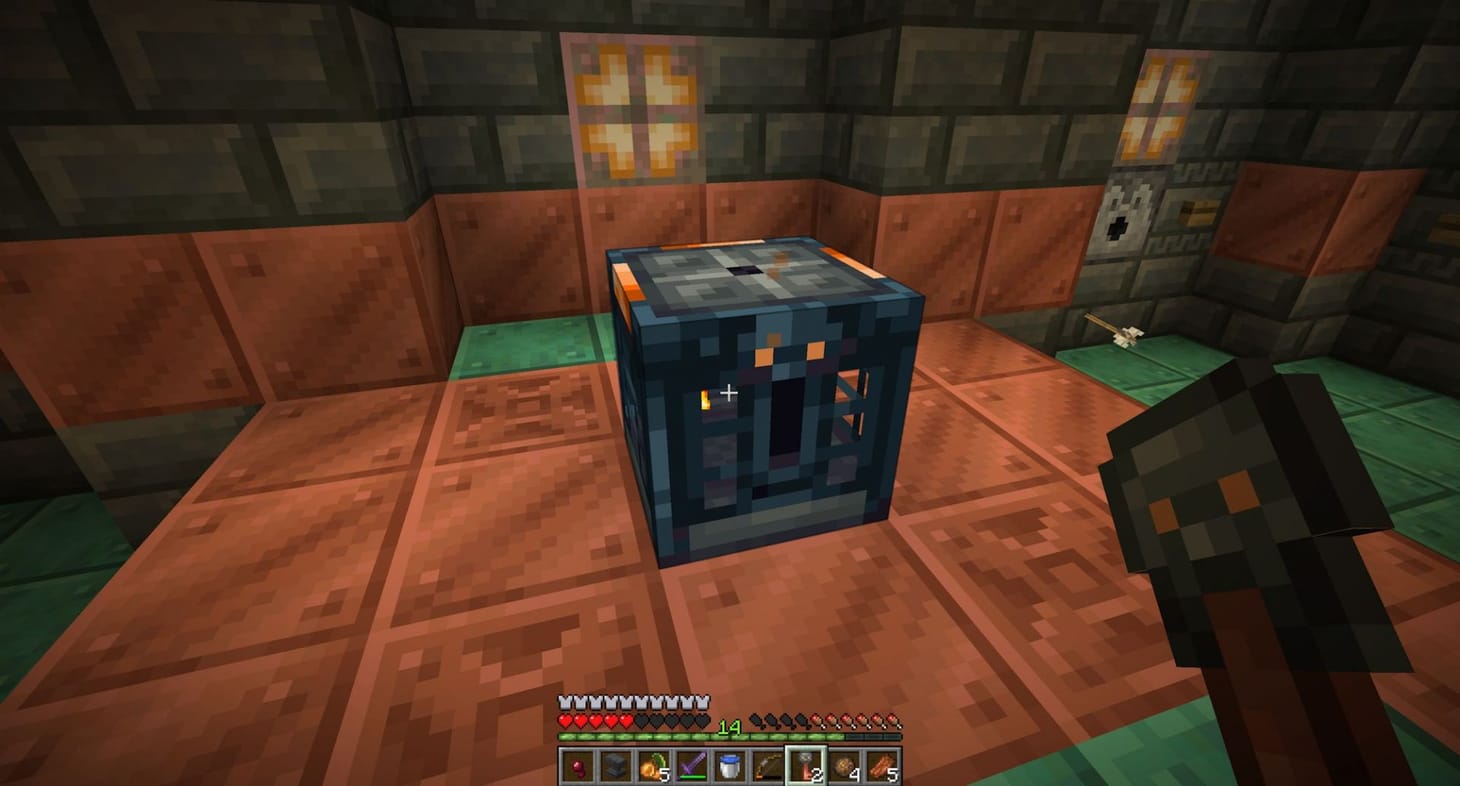Select the water bucket hotbar slot

click(731, 765)
